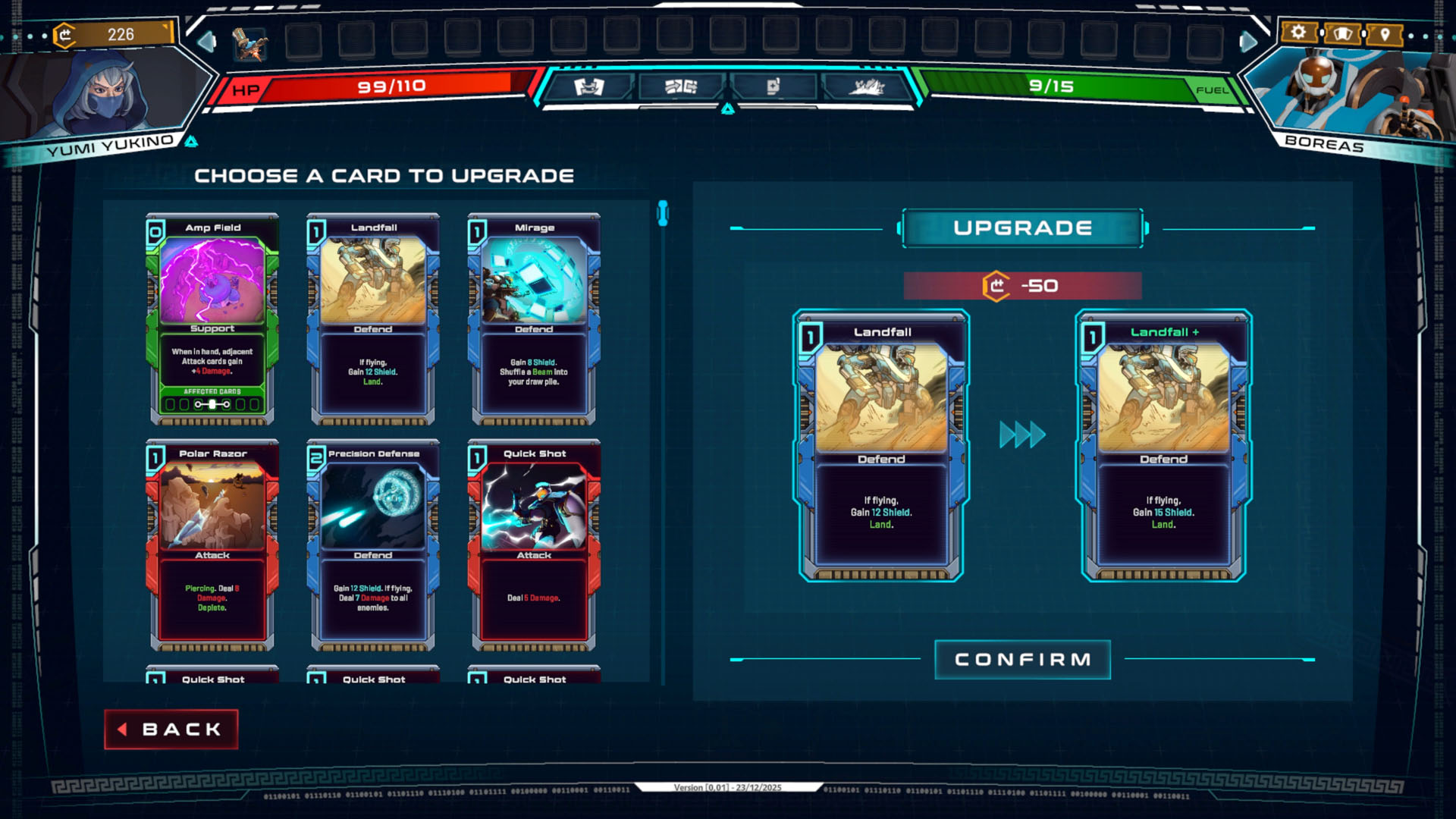
Task: Choose the Polar Razor attack card
Action: 213,546
